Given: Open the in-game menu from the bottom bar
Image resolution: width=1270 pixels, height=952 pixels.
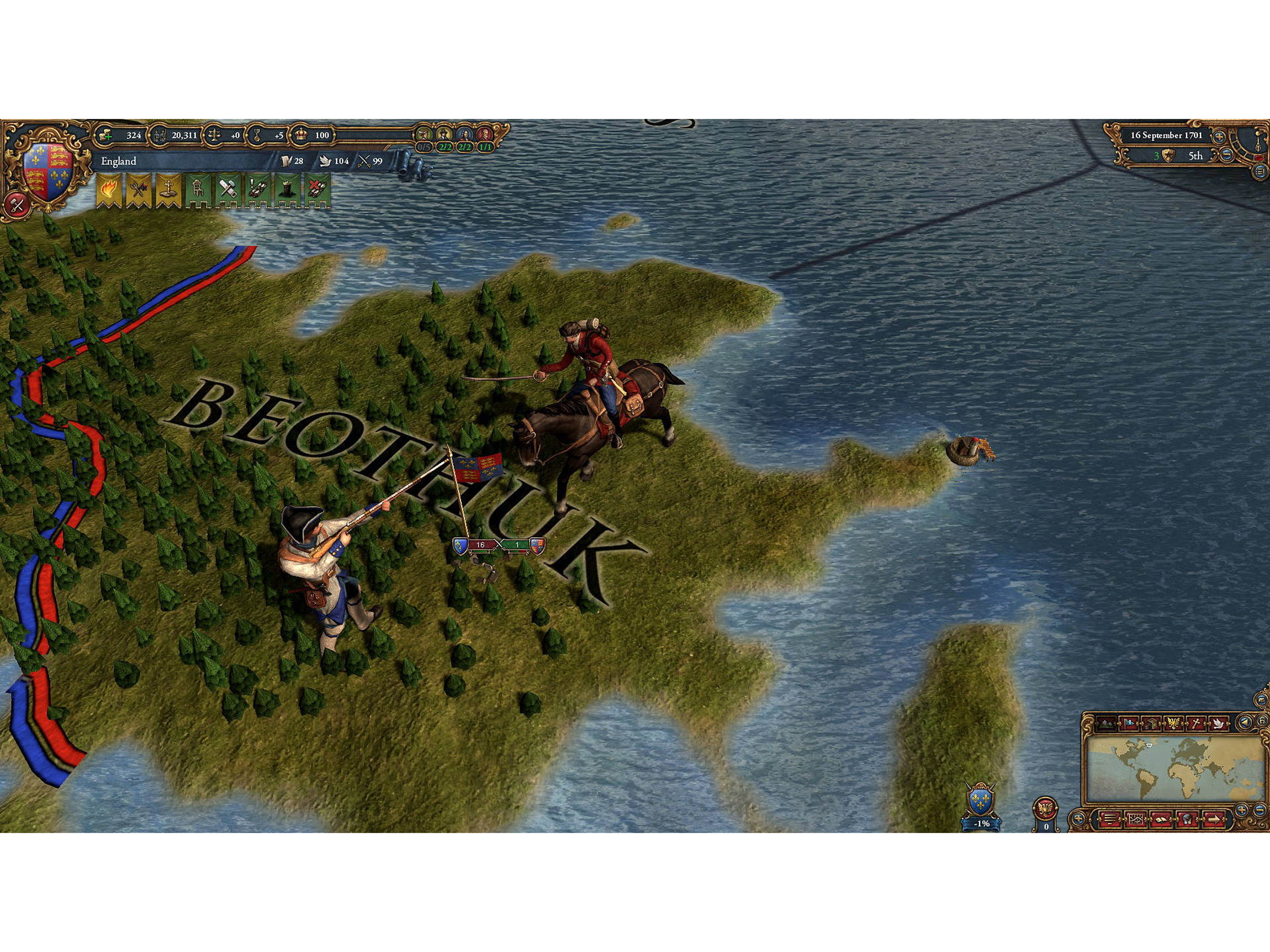Looking at the screenshot, I should [x=1110, y=819].
